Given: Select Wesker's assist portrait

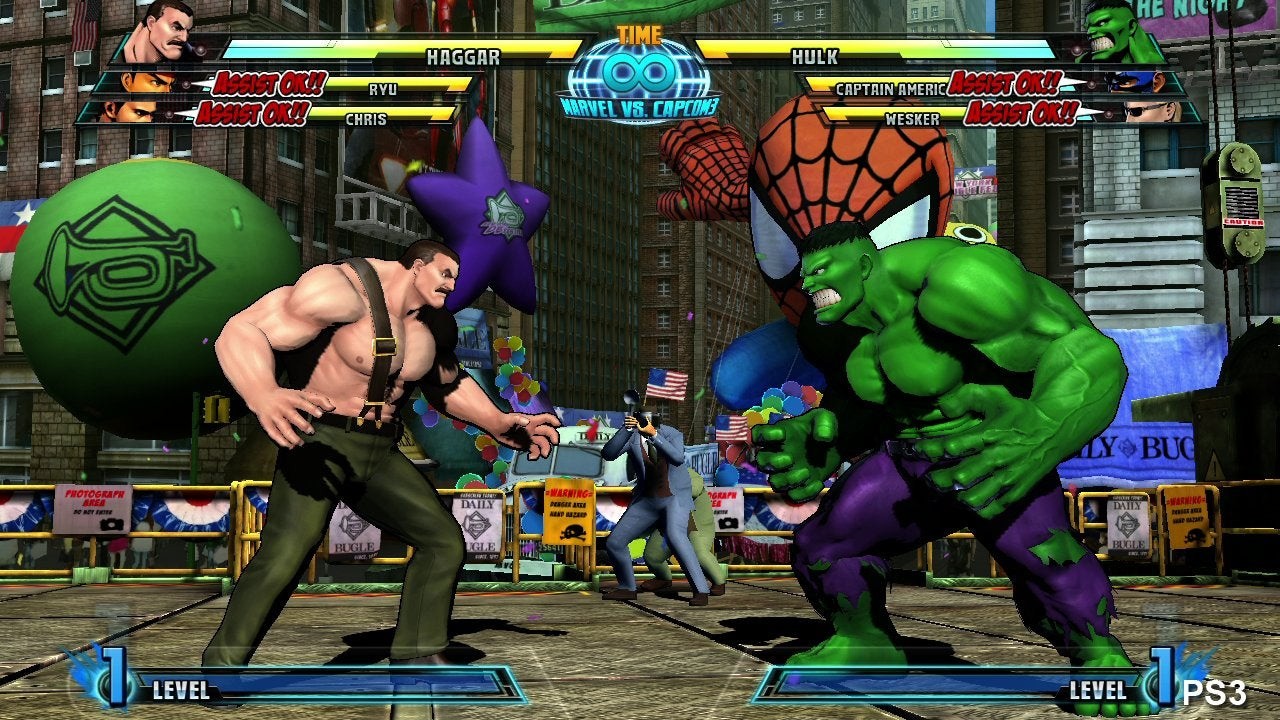Looking at the screenshot, I should [x=1150, y=112].
